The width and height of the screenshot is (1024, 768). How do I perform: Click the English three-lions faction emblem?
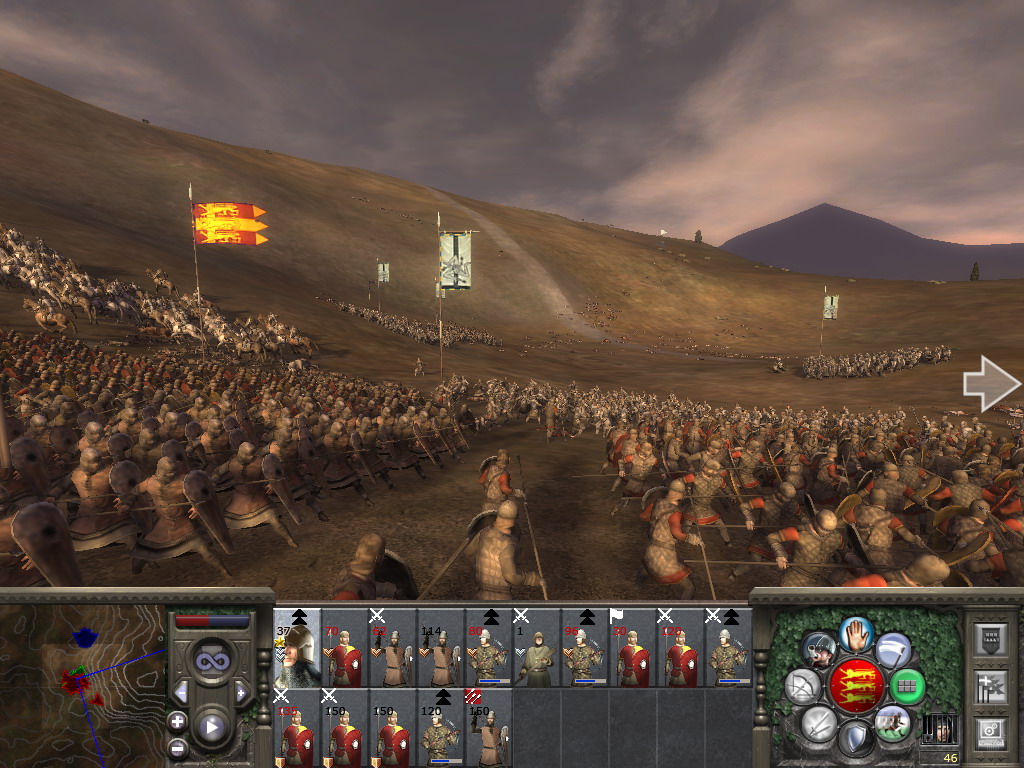tap(854, 686)
